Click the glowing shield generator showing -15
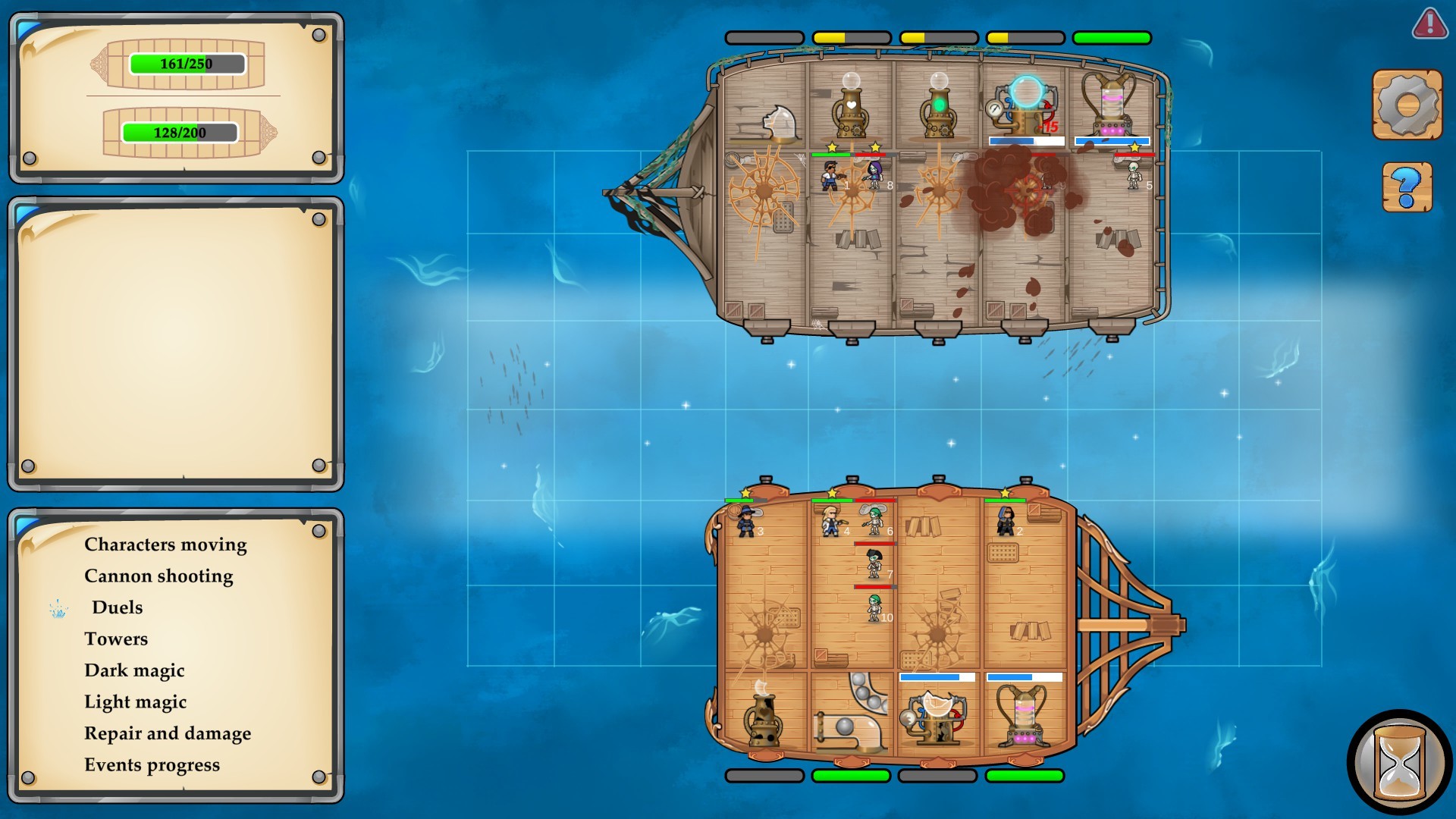This screenshot has width=1456, height=819. point(1024,102)
